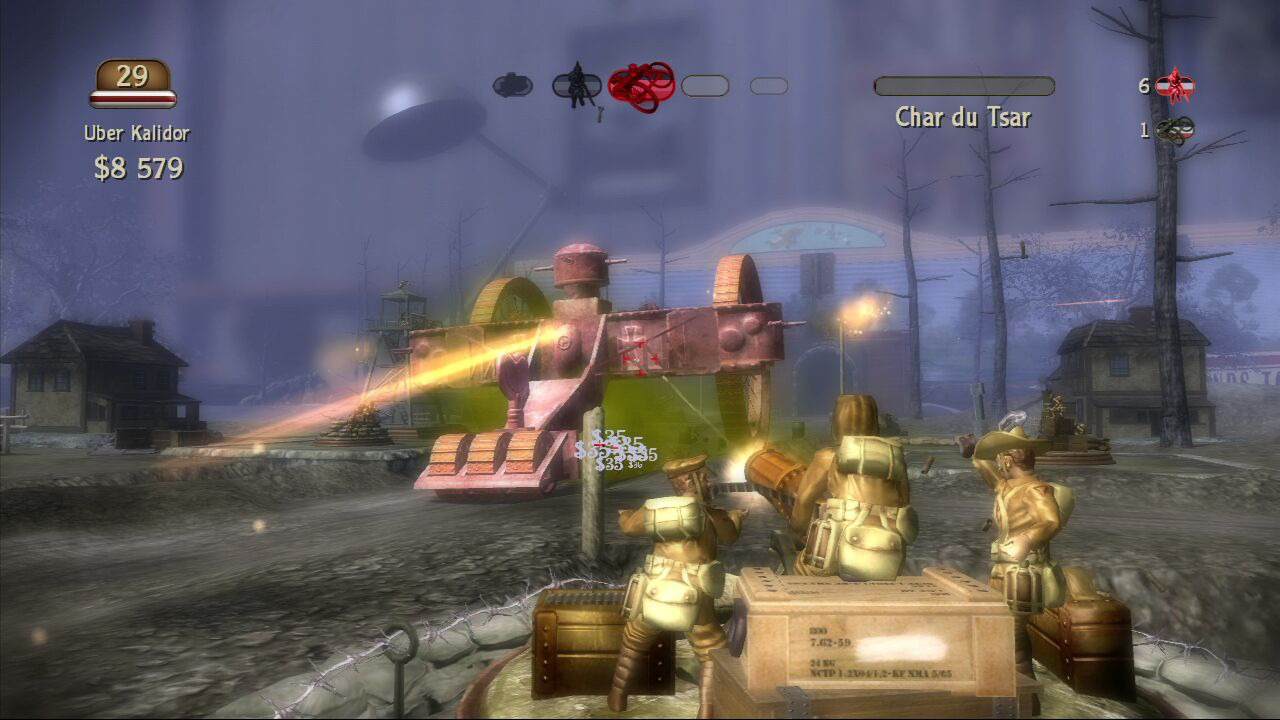The width and height of the screenshot is (1280, 720).
Task: Click the infantry soldier wave icon
Action: point(576,86)
